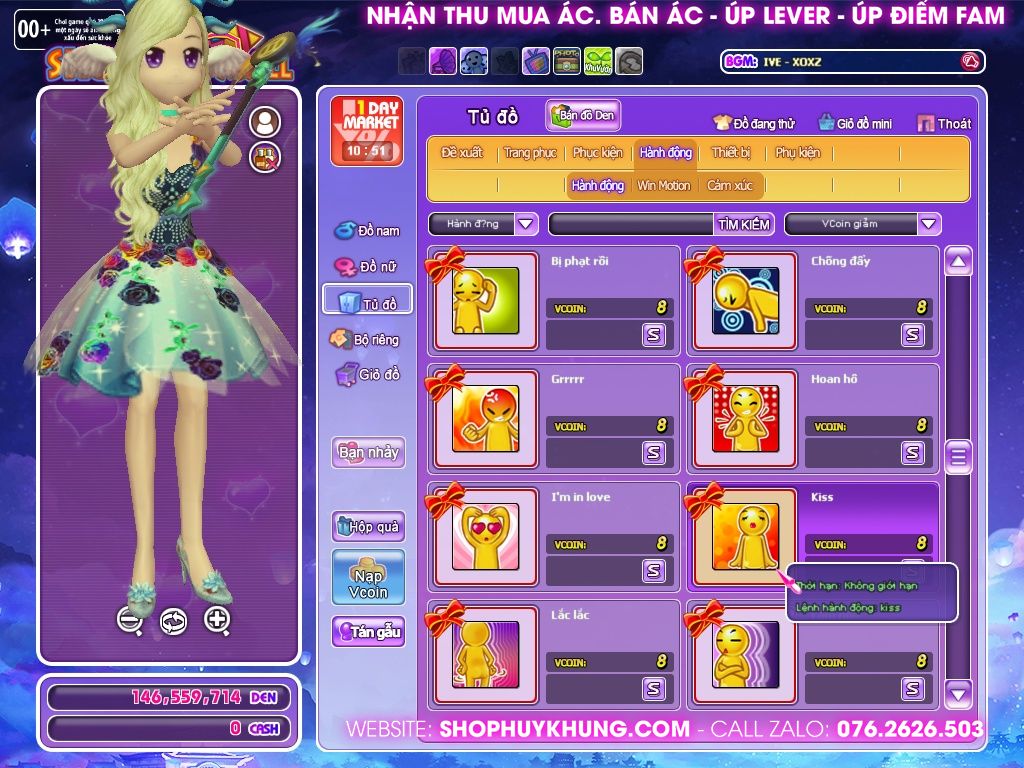Image resolution: width=1024 pixels, height=768 pixels.
Task: Click the TÌM KIẾM search button
Action: [x=744, y=224]
